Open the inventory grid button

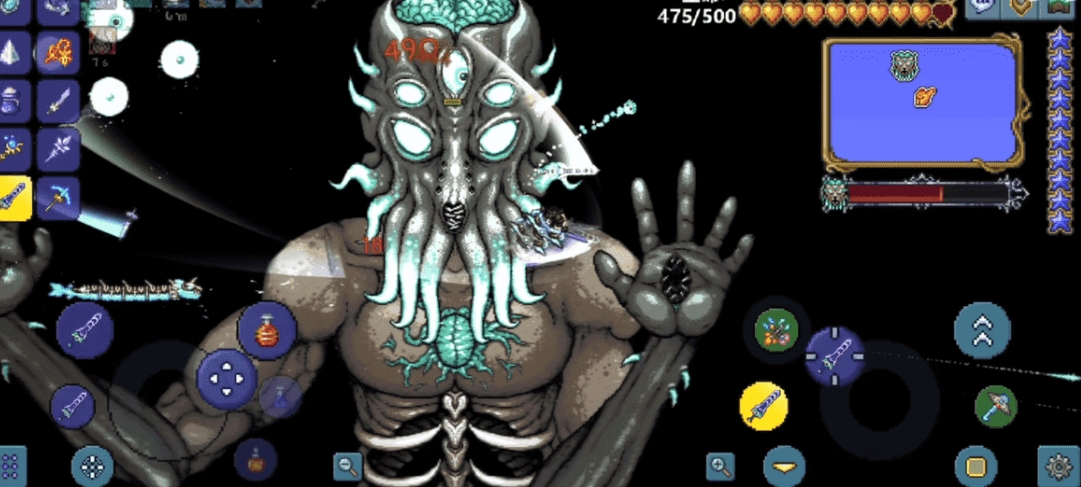pyautogui.click(x=11, y=466)
